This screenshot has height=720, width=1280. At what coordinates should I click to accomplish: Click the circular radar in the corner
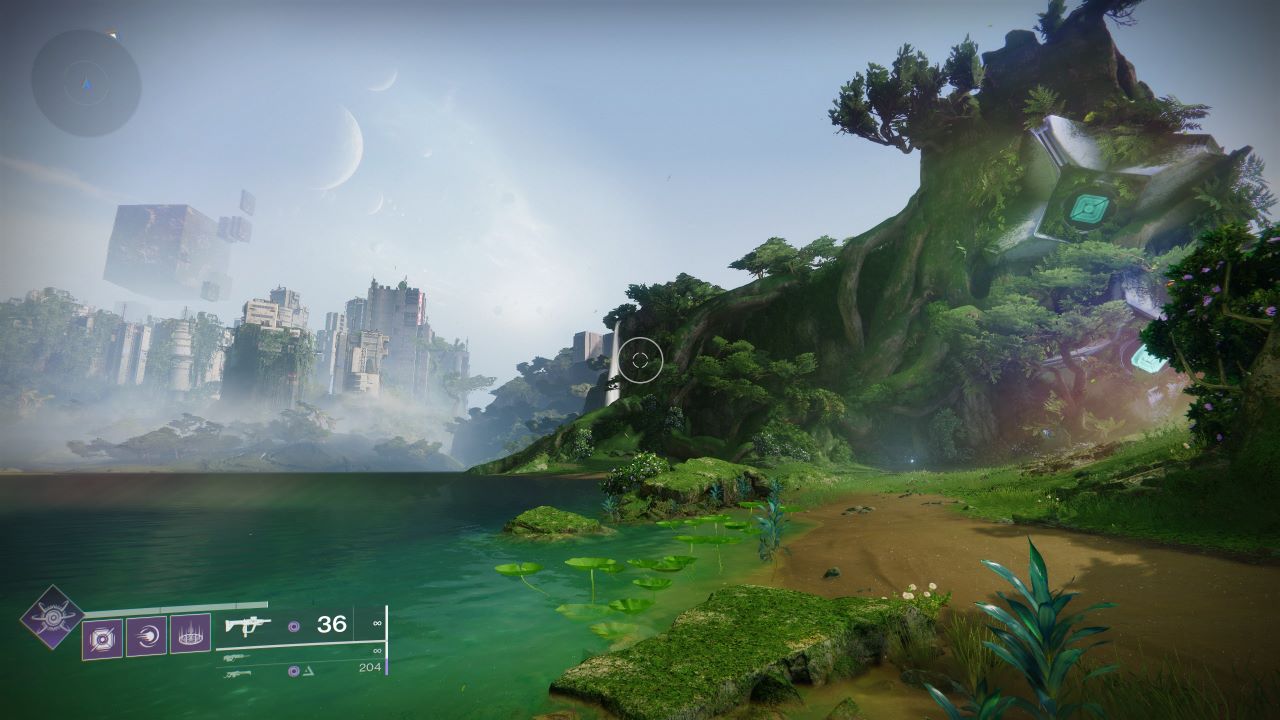(86, 83)
